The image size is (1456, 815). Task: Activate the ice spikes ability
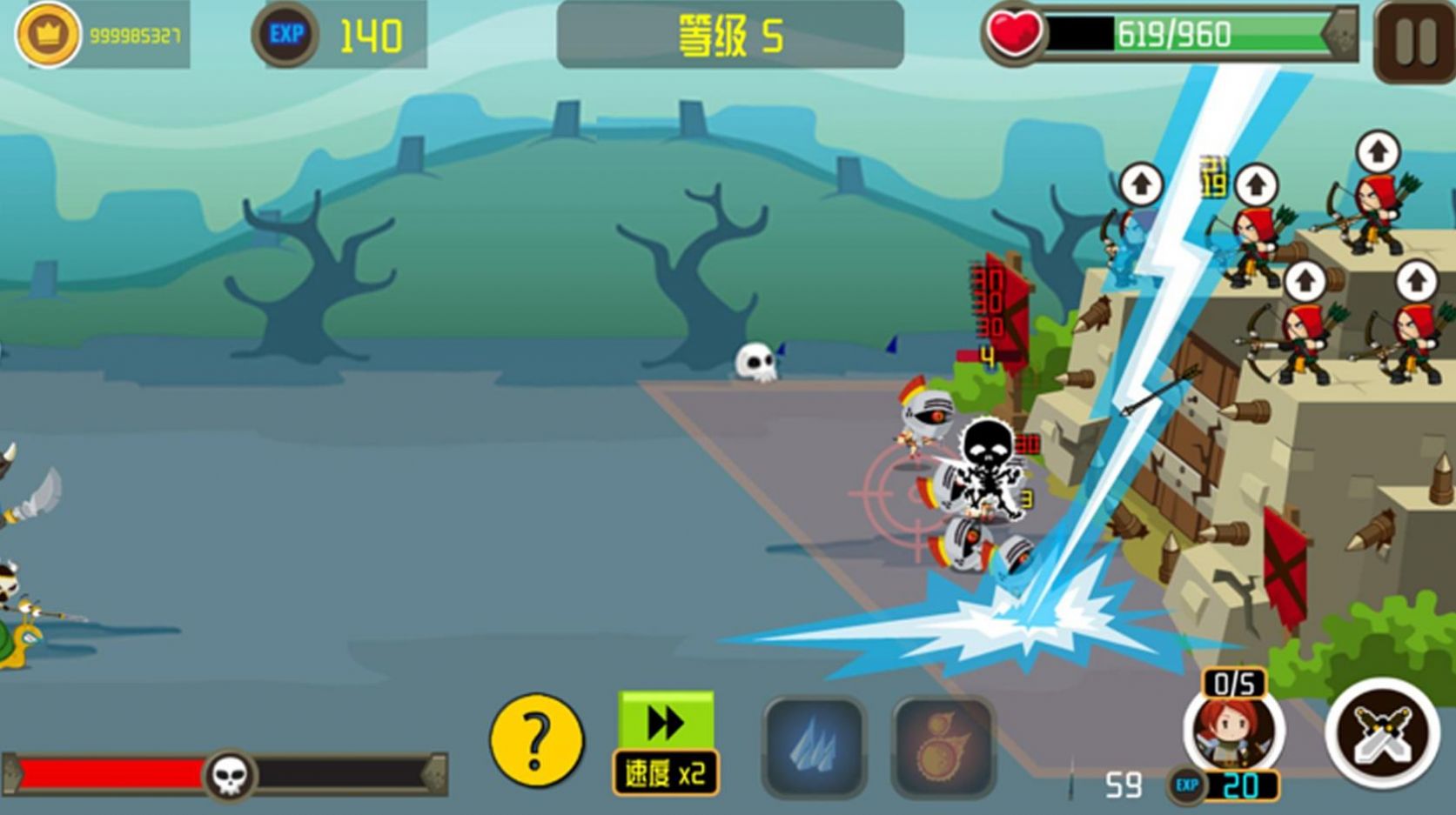click(x=815, y=747)
